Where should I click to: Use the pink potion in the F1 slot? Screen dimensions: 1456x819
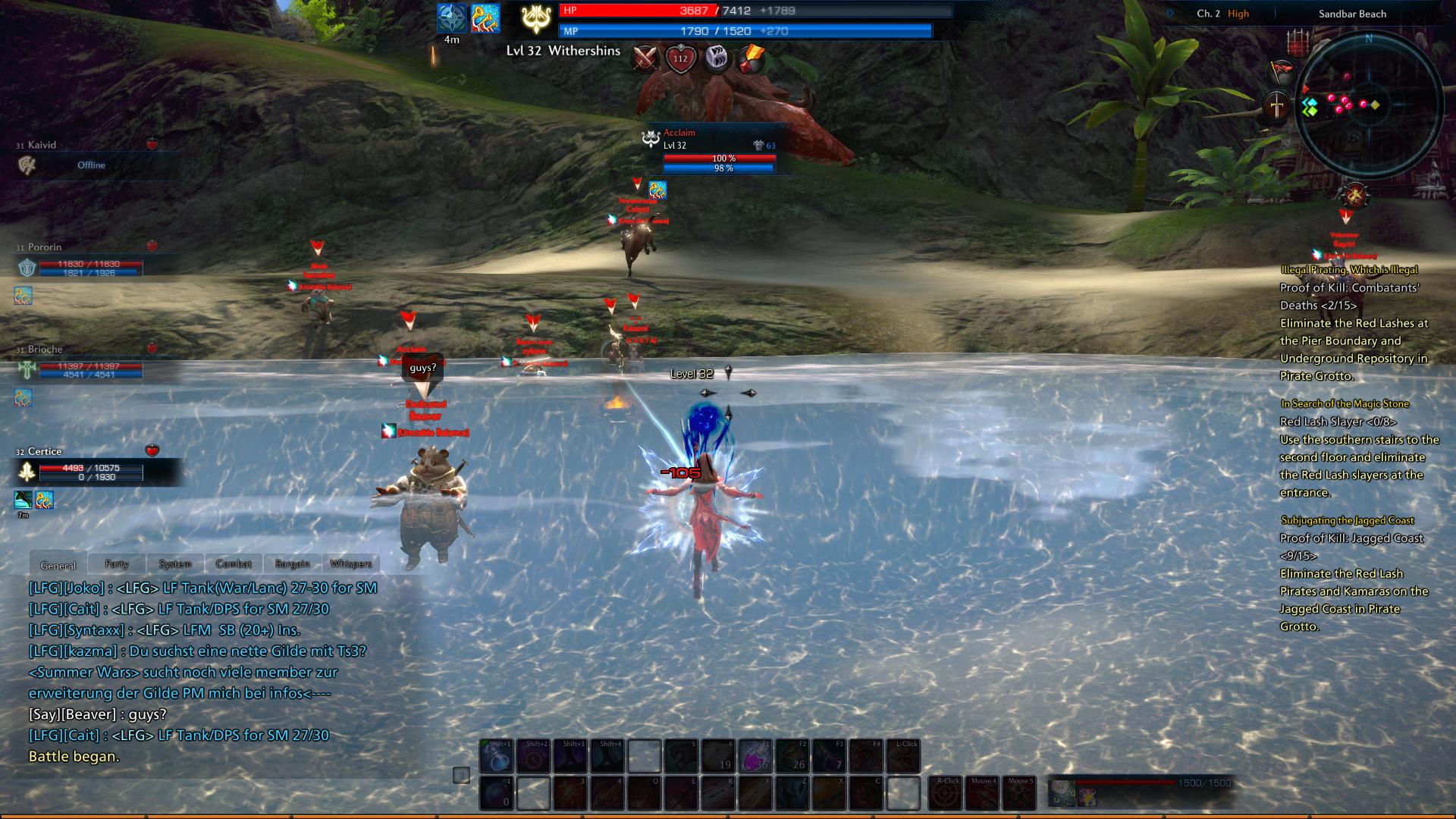[755, 756]
